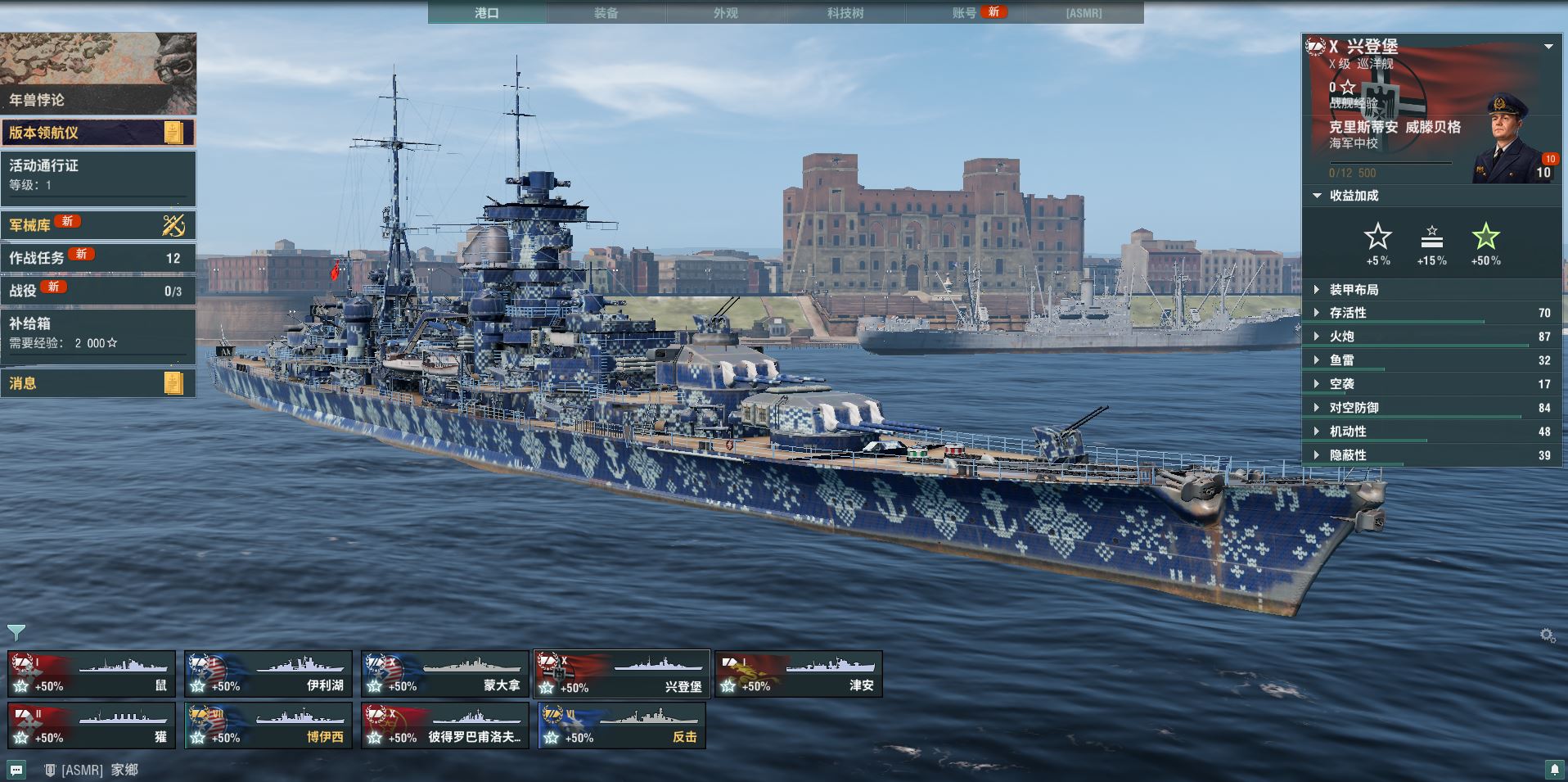
Task: Open the 外观 tab
Action: (725, 12)
